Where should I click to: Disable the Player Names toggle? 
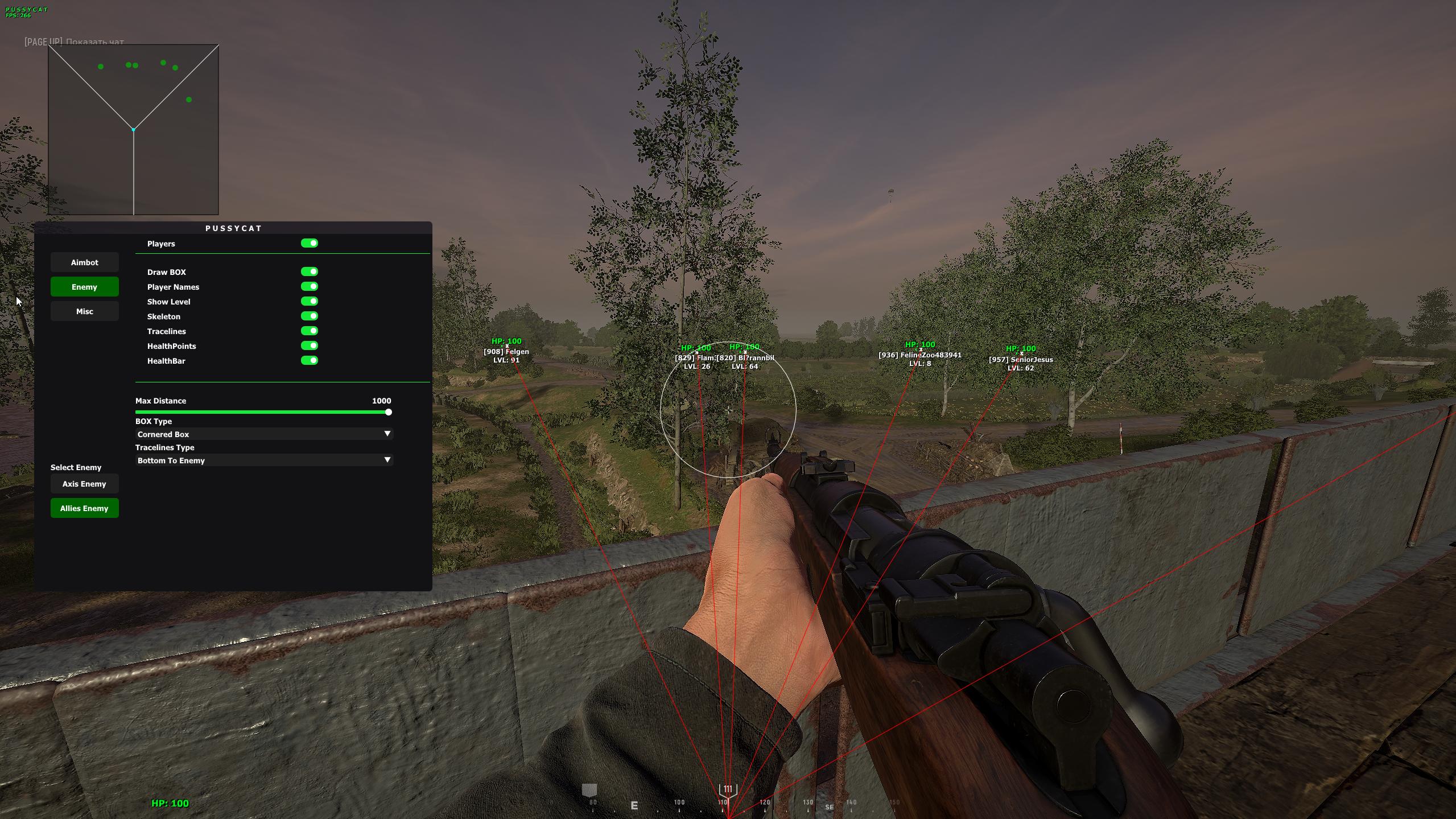point(310,287)
